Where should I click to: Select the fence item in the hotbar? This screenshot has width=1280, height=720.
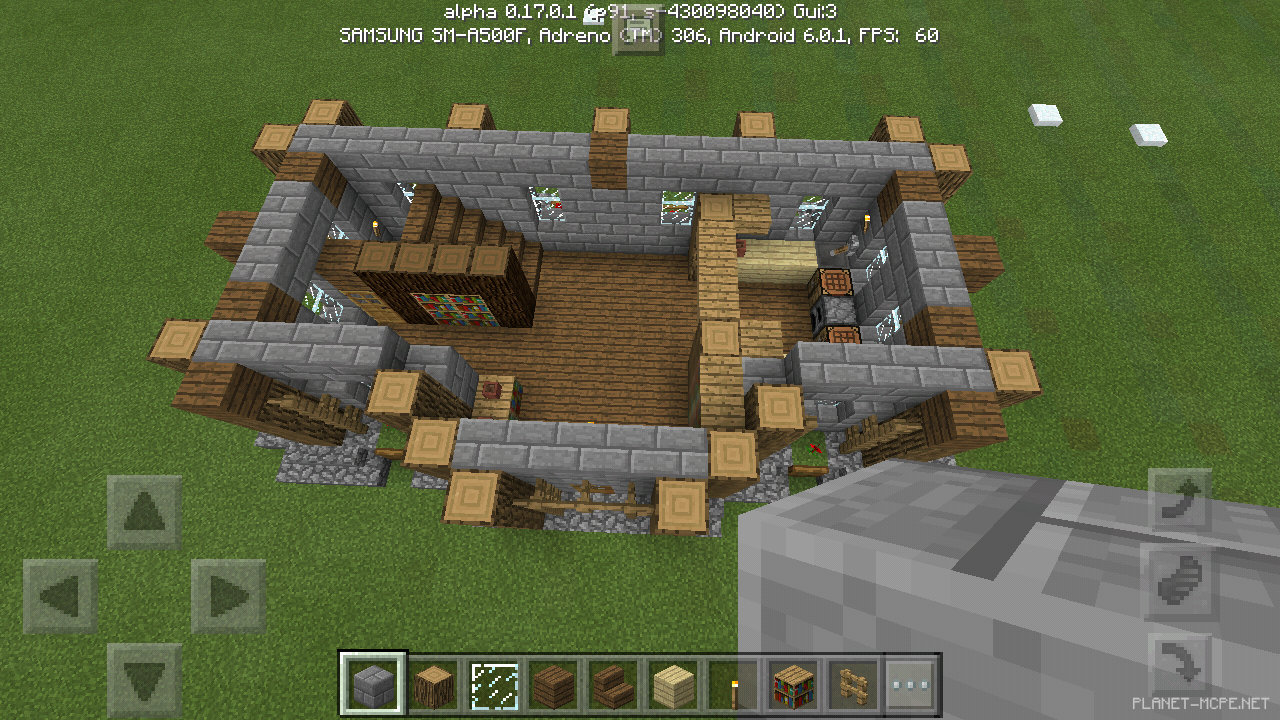852,685
